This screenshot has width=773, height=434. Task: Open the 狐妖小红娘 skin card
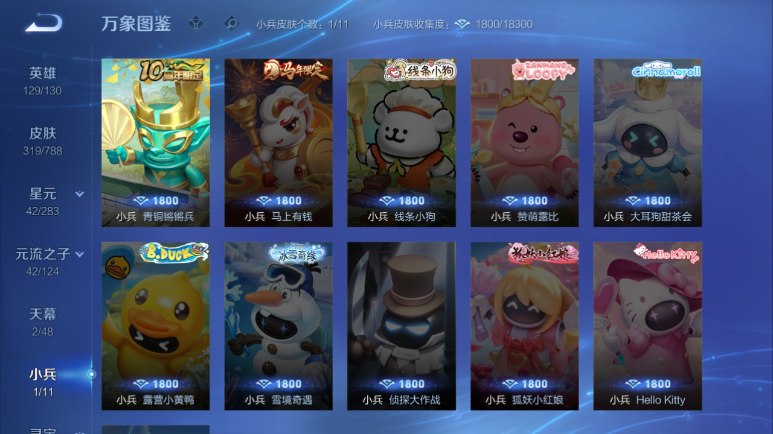(x=524, y=326)
